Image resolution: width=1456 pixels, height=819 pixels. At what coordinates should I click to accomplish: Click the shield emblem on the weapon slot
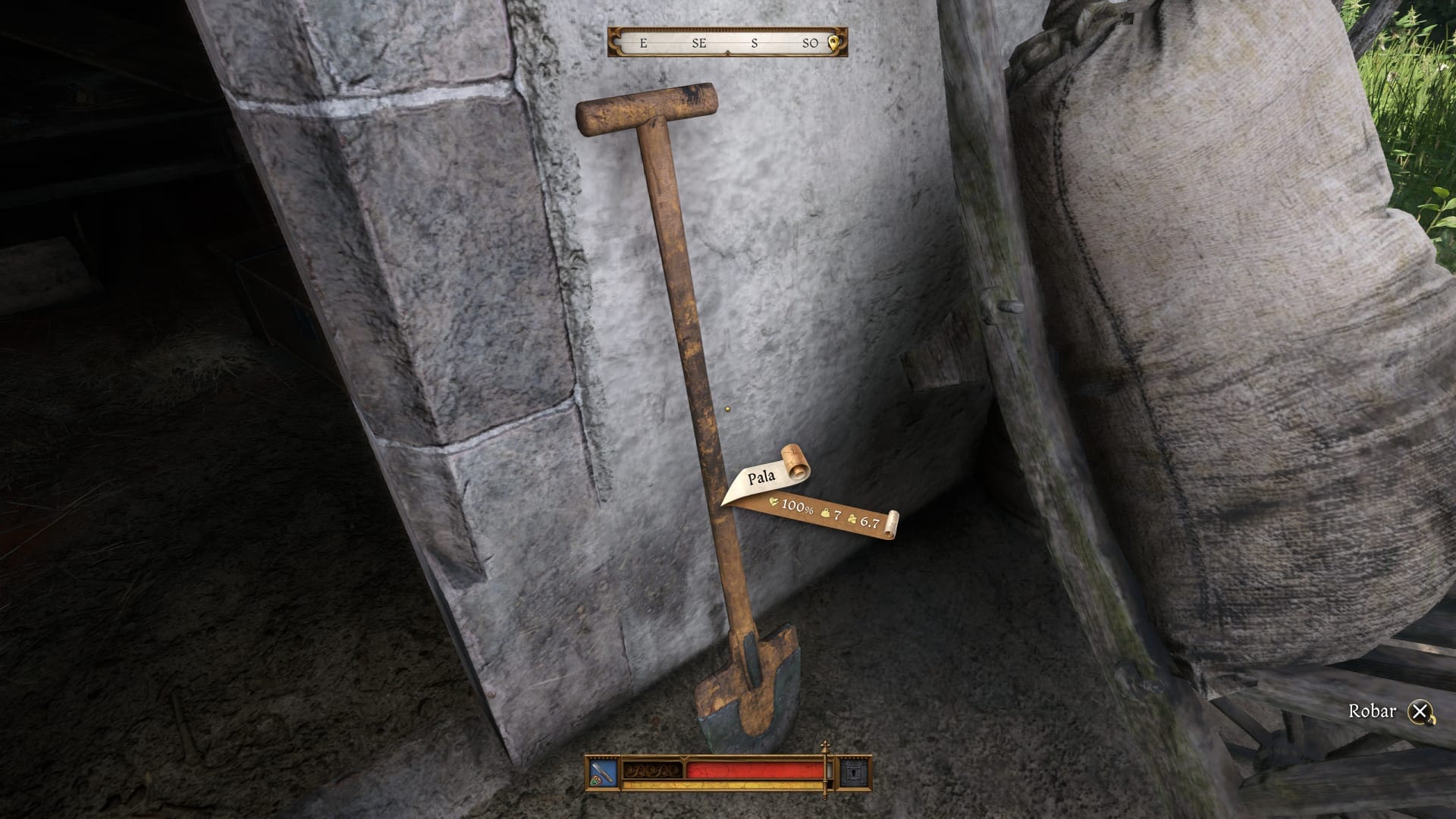pos(595,780)
